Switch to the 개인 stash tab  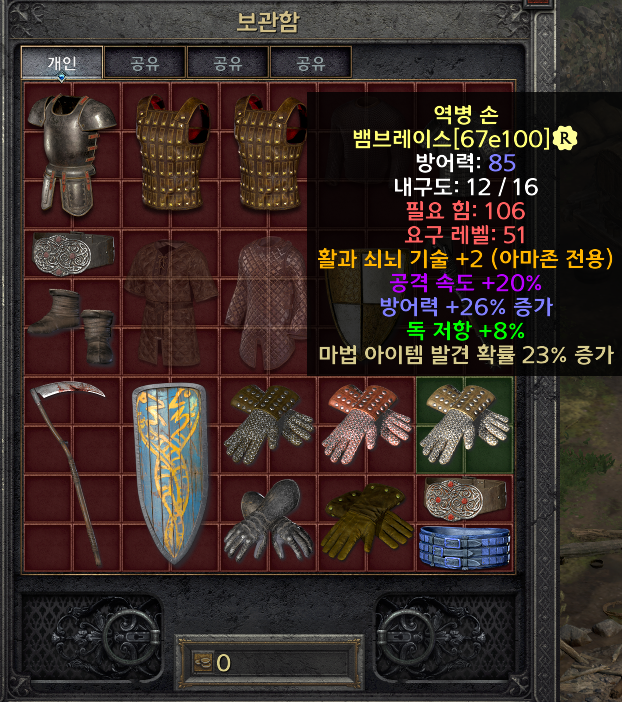pyautogui.click(x=62, y=64)
